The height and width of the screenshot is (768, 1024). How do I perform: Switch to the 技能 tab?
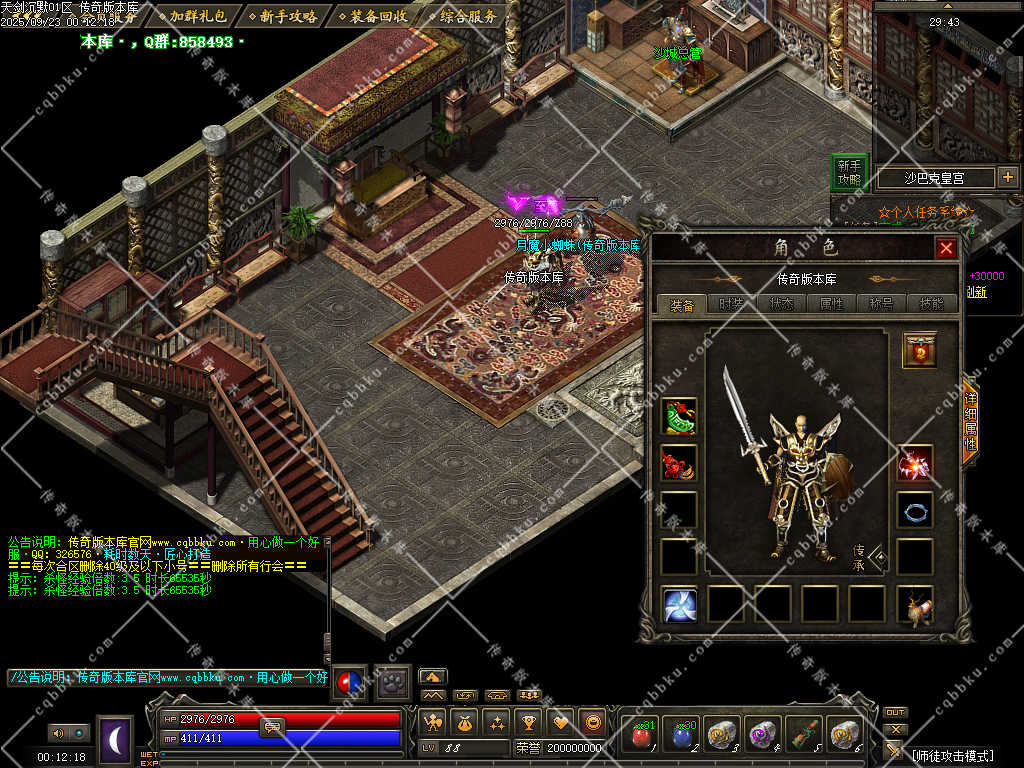(931, 305)
